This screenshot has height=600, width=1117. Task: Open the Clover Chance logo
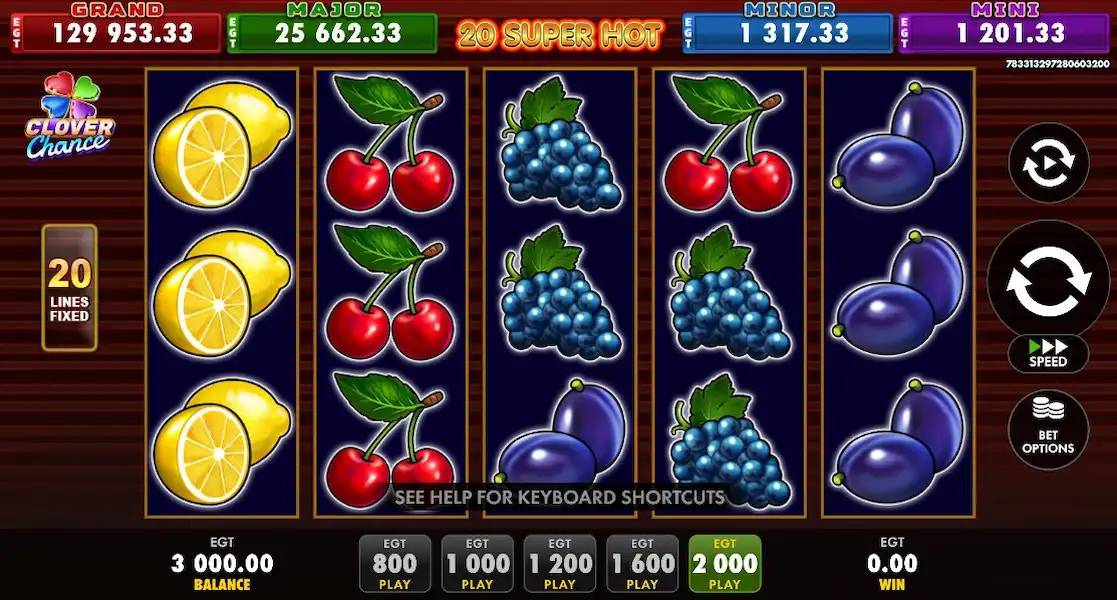click(69, 116)
